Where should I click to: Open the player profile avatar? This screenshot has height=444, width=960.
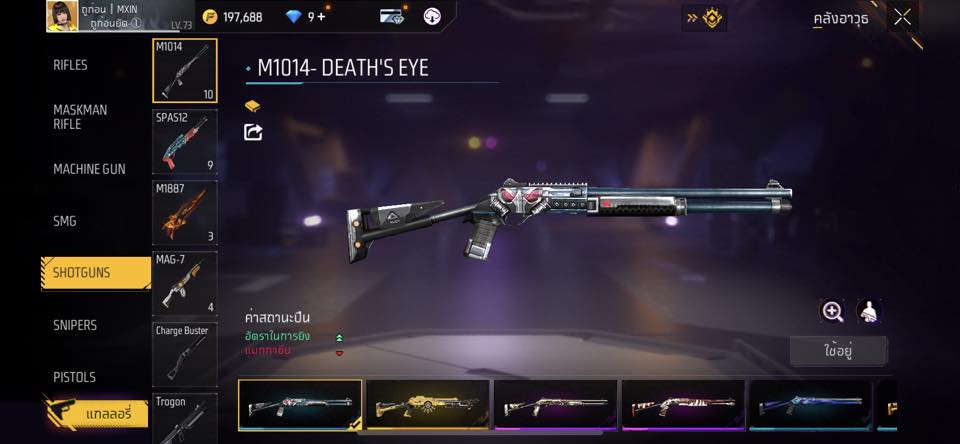(x=62, y=16)
